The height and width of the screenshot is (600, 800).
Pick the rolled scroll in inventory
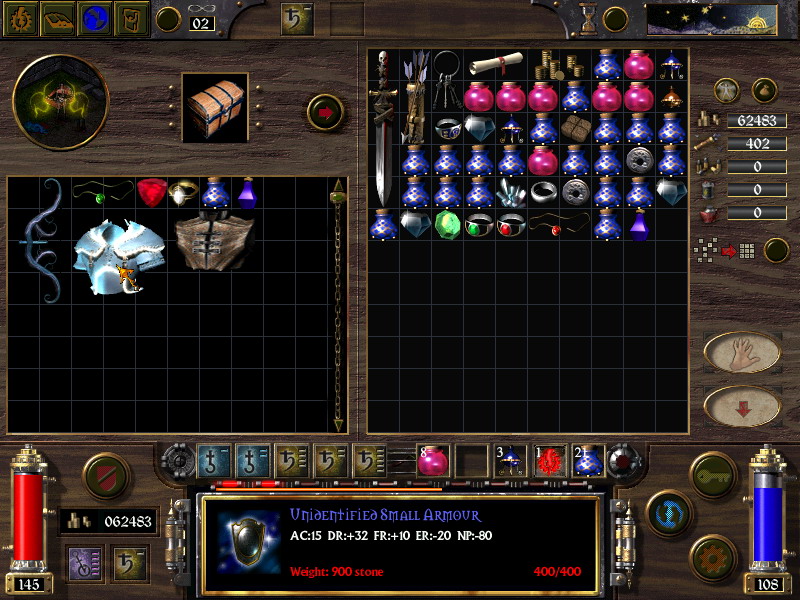tap(494, 65)
